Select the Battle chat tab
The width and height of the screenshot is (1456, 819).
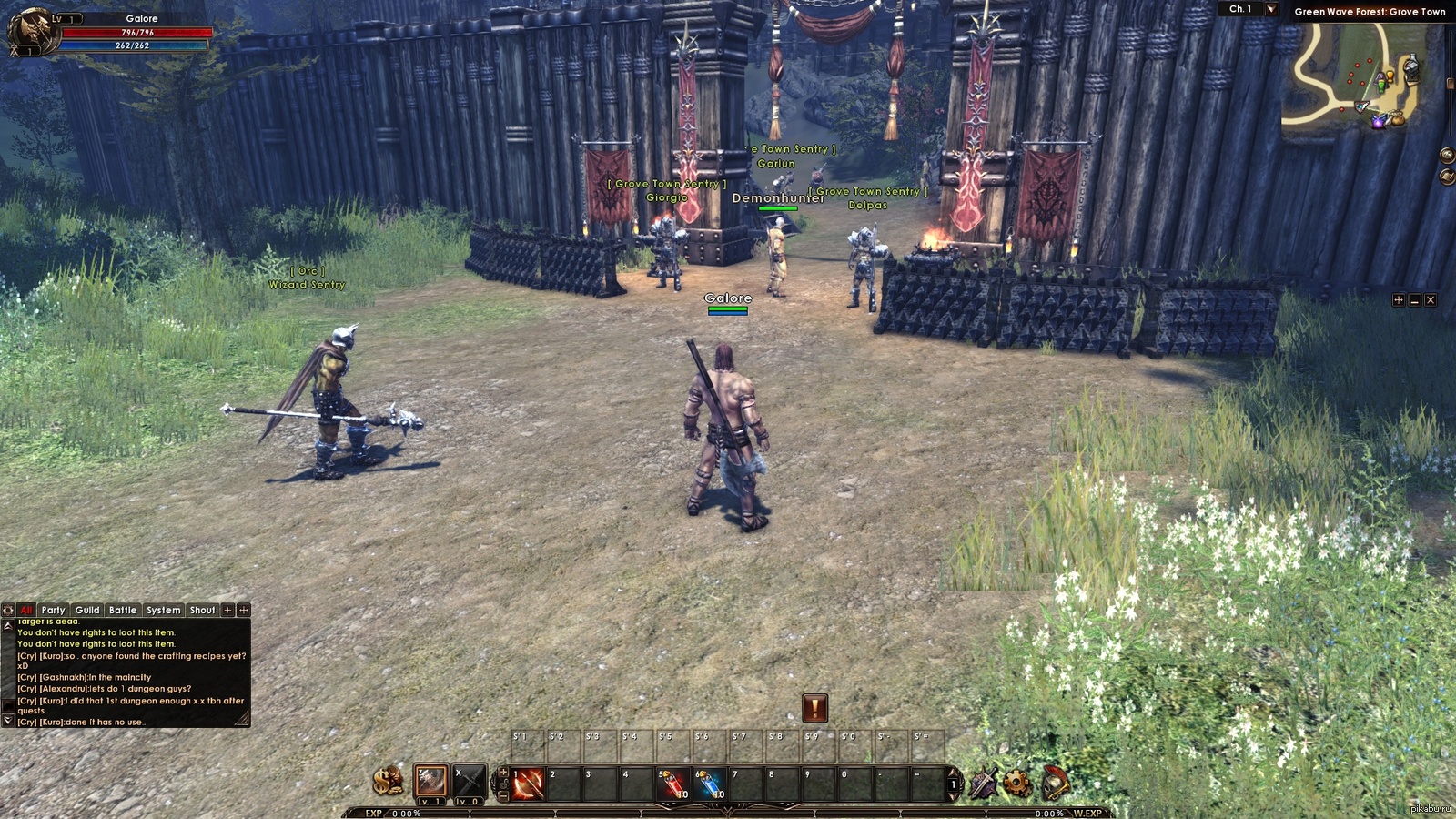pos(123,610)
